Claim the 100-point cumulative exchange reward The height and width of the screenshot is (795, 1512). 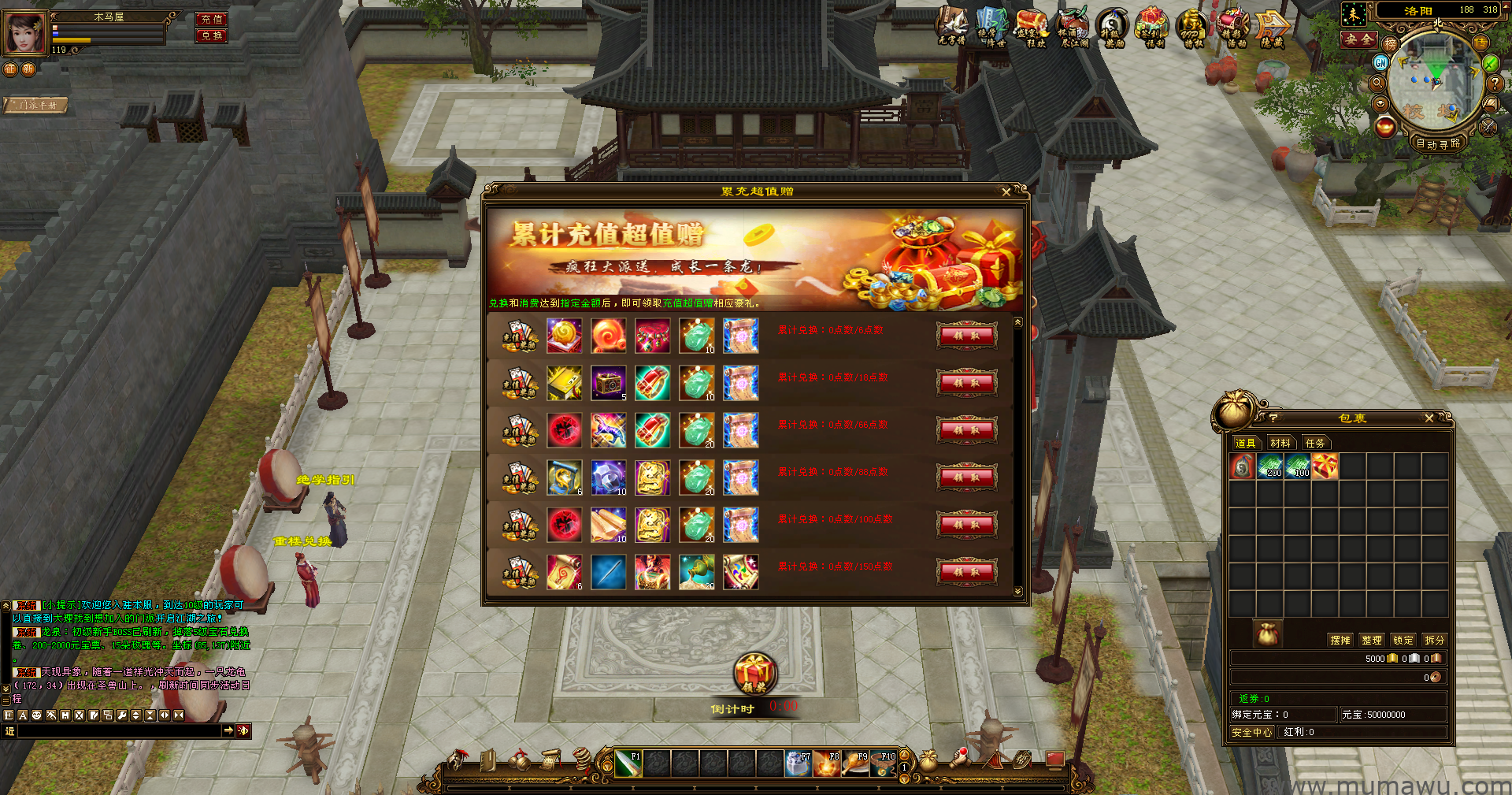(966, 524)
